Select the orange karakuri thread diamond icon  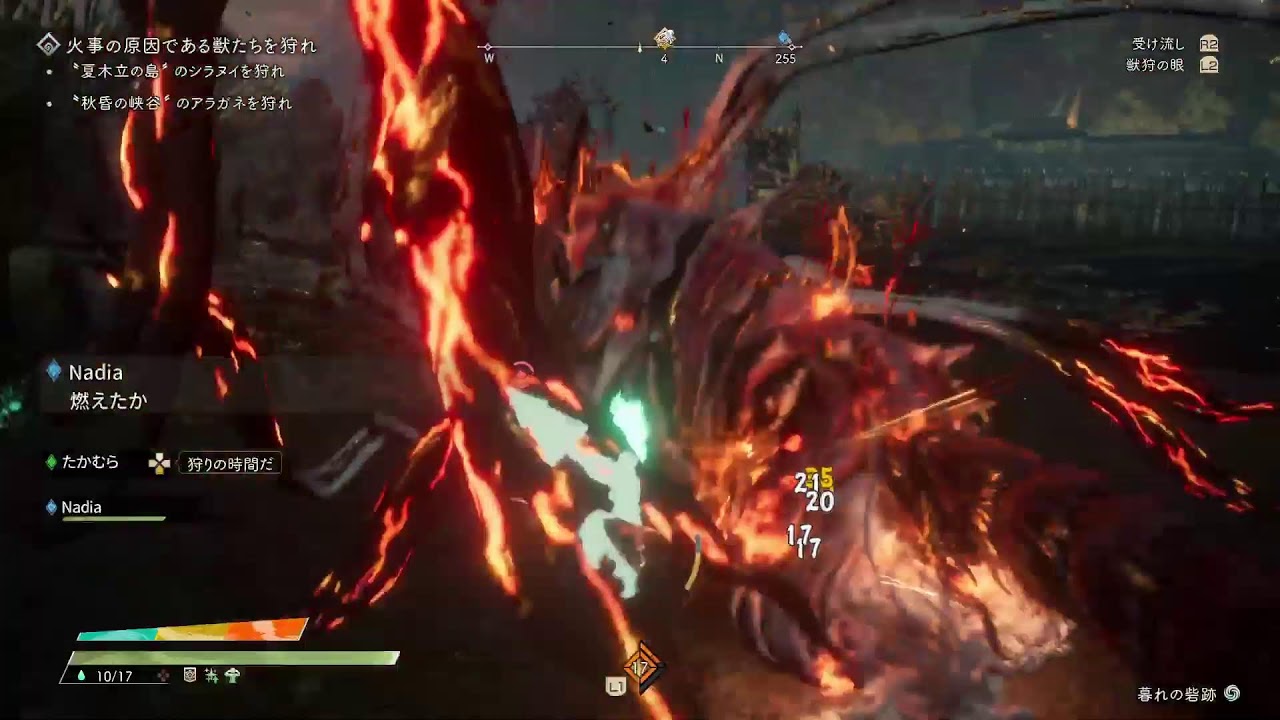[641, 667]
